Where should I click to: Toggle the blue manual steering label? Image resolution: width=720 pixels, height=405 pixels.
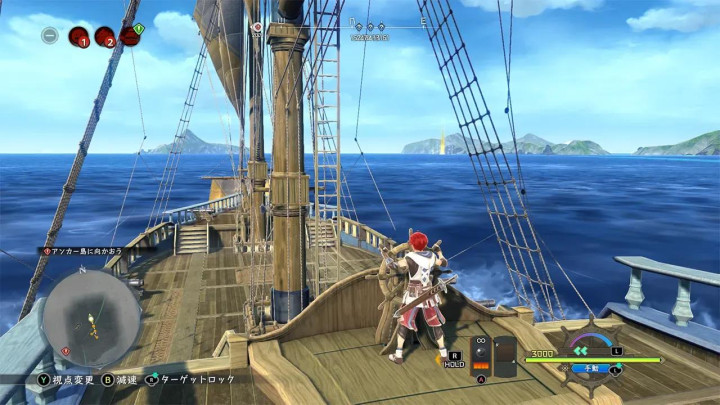click(x=590, y=369)
